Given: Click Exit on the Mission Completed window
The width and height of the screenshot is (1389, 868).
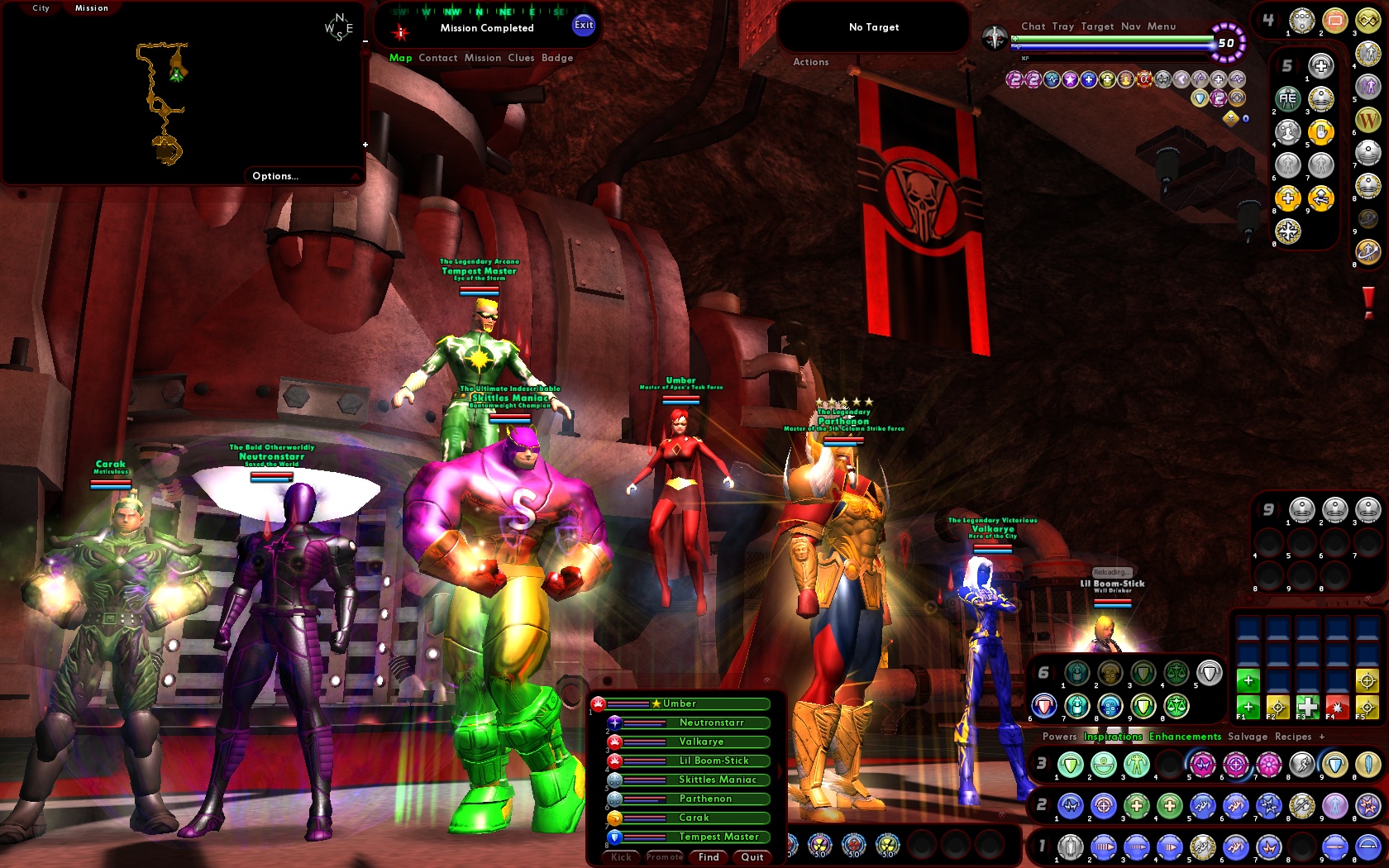Looking at the screenshot, I should [584, 26].
